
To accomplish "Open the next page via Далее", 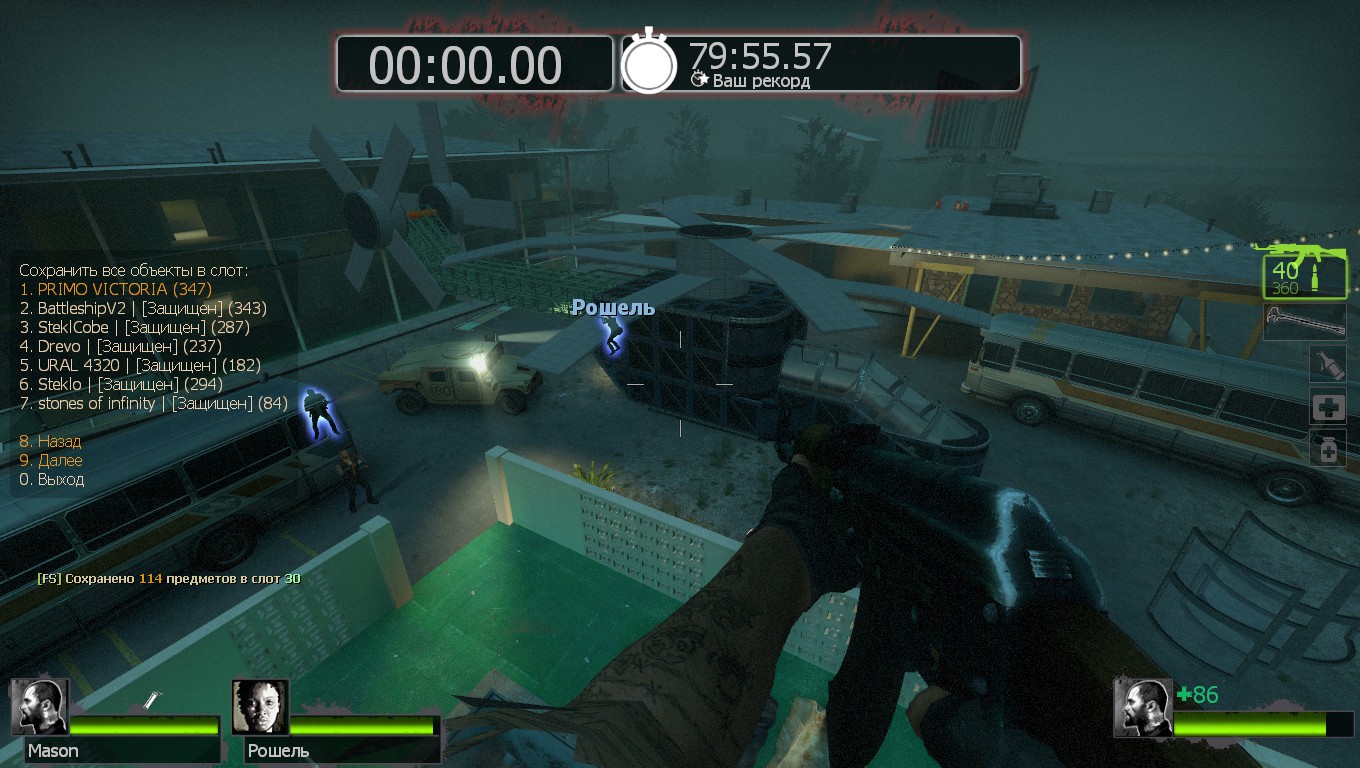I will click(x=50, y=460).
